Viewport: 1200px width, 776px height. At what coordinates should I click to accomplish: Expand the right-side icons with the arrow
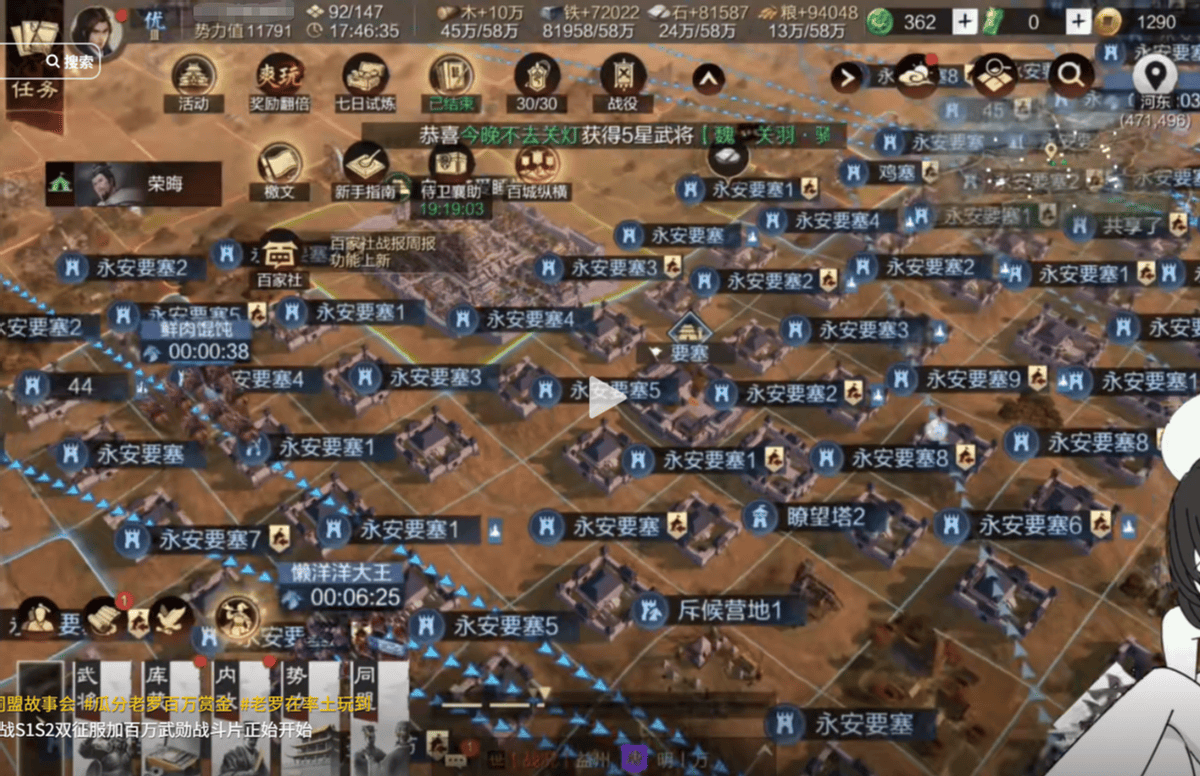846,76
